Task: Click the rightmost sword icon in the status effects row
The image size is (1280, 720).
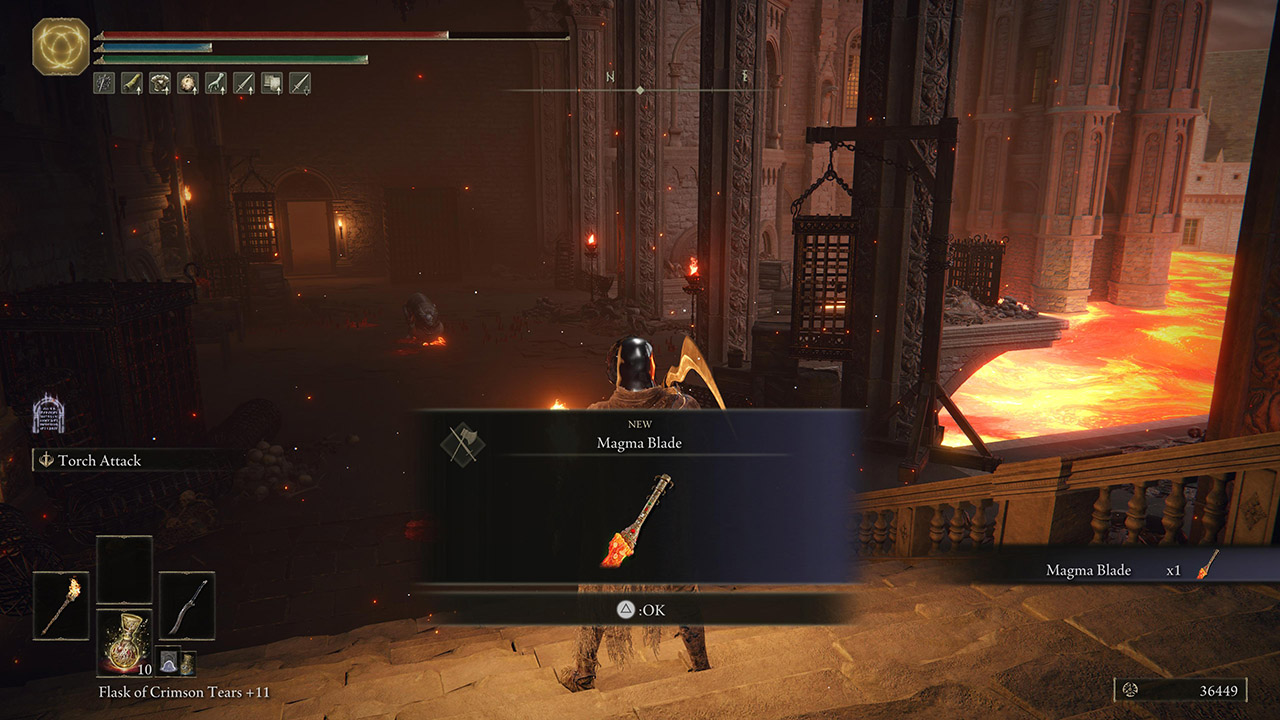Action: coord(299,85)
